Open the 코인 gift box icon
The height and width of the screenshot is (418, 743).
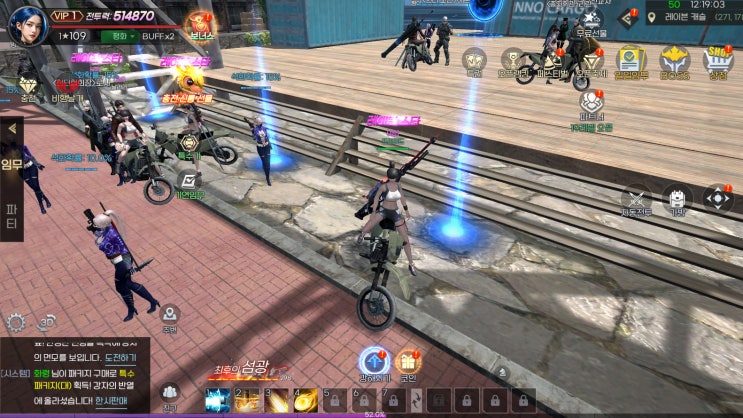pos(408,361)
